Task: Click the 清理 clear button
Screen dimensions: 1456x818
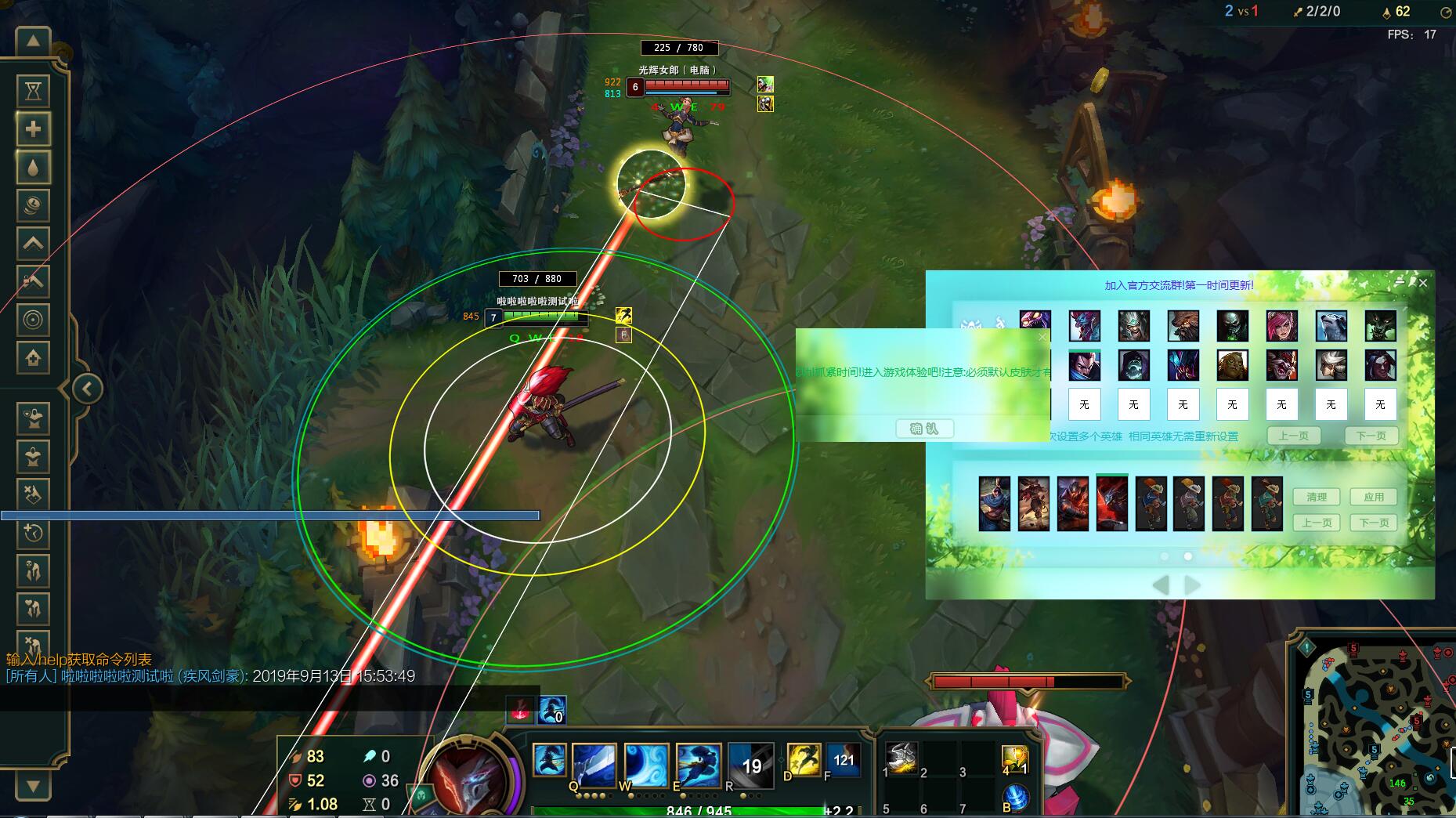Action: coord(1317,497)
